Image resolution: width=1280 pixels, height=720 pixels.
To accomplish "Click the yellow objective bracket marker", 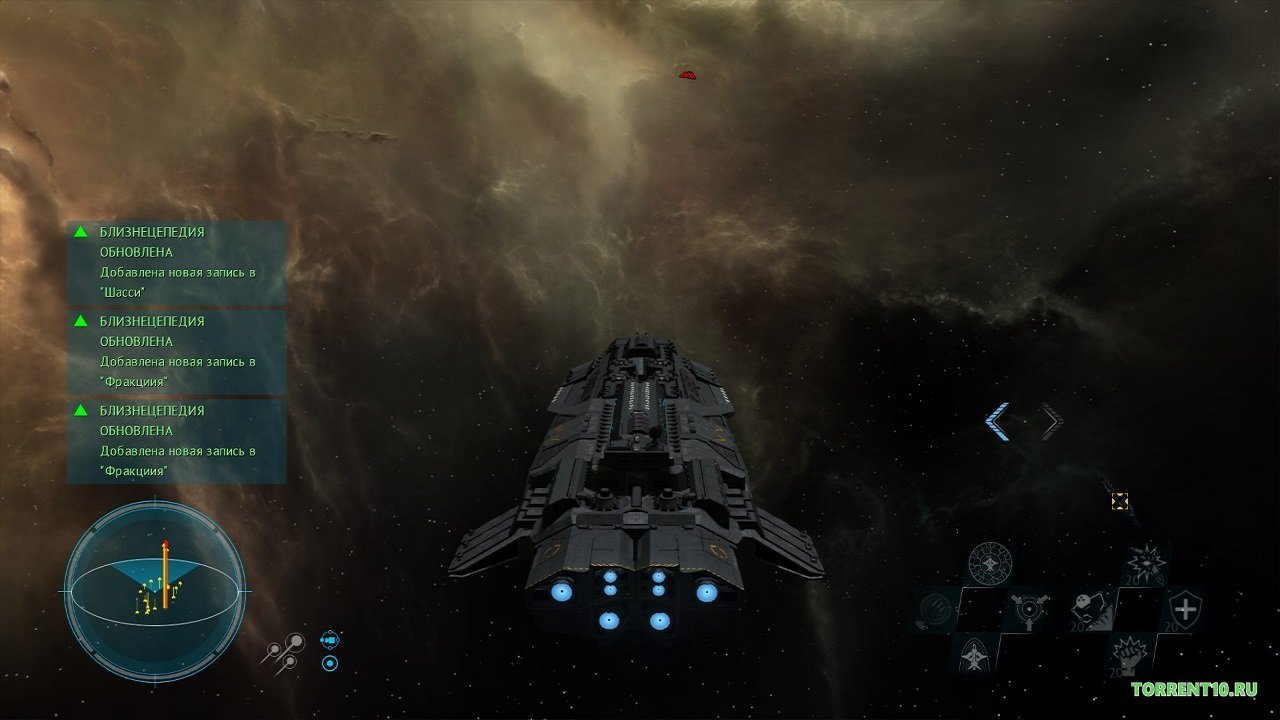I will (1120, 502).
